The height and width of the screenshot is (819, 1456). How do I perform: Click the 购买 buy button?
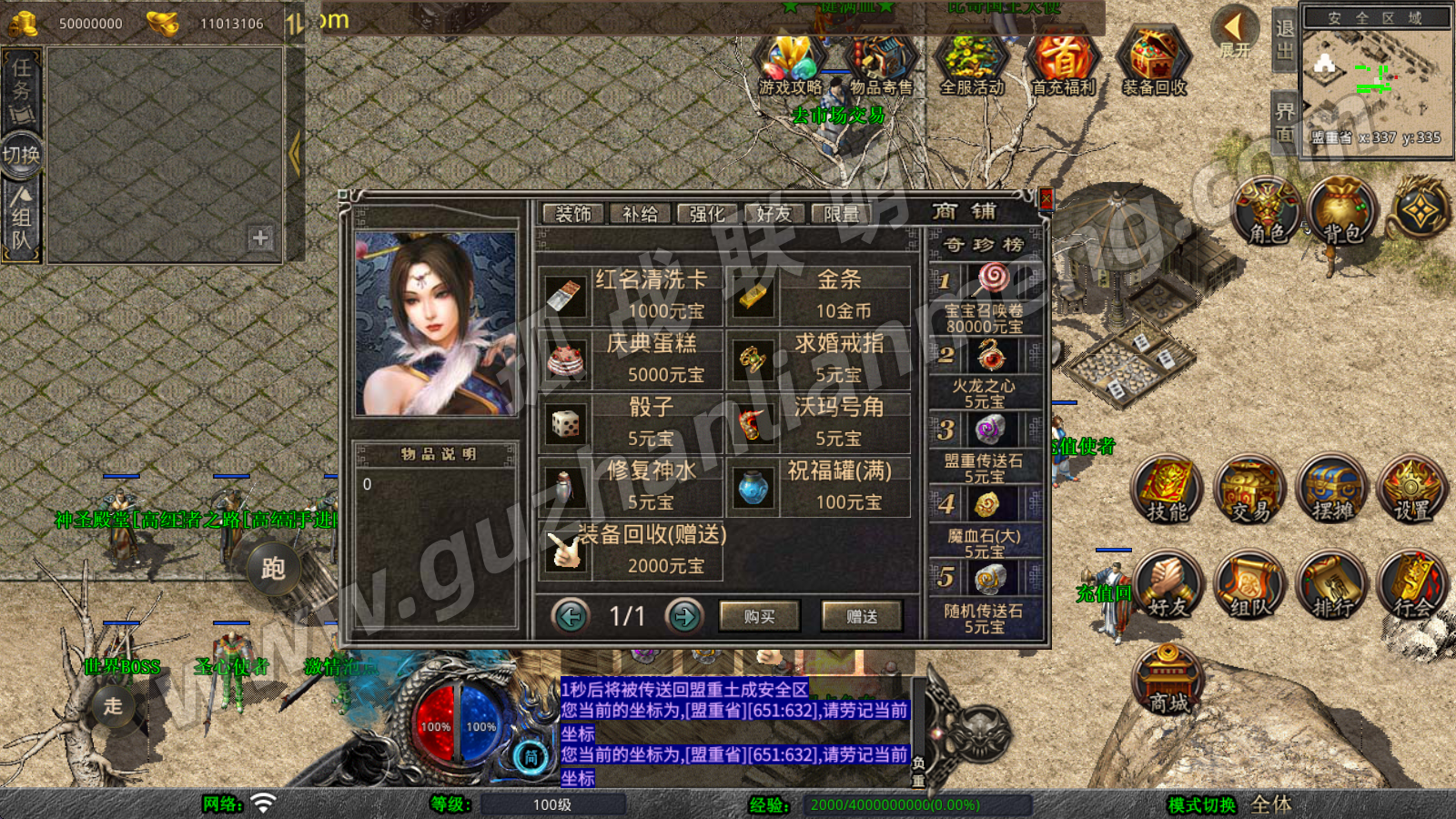pyautogui.click(x=759, y=617)
